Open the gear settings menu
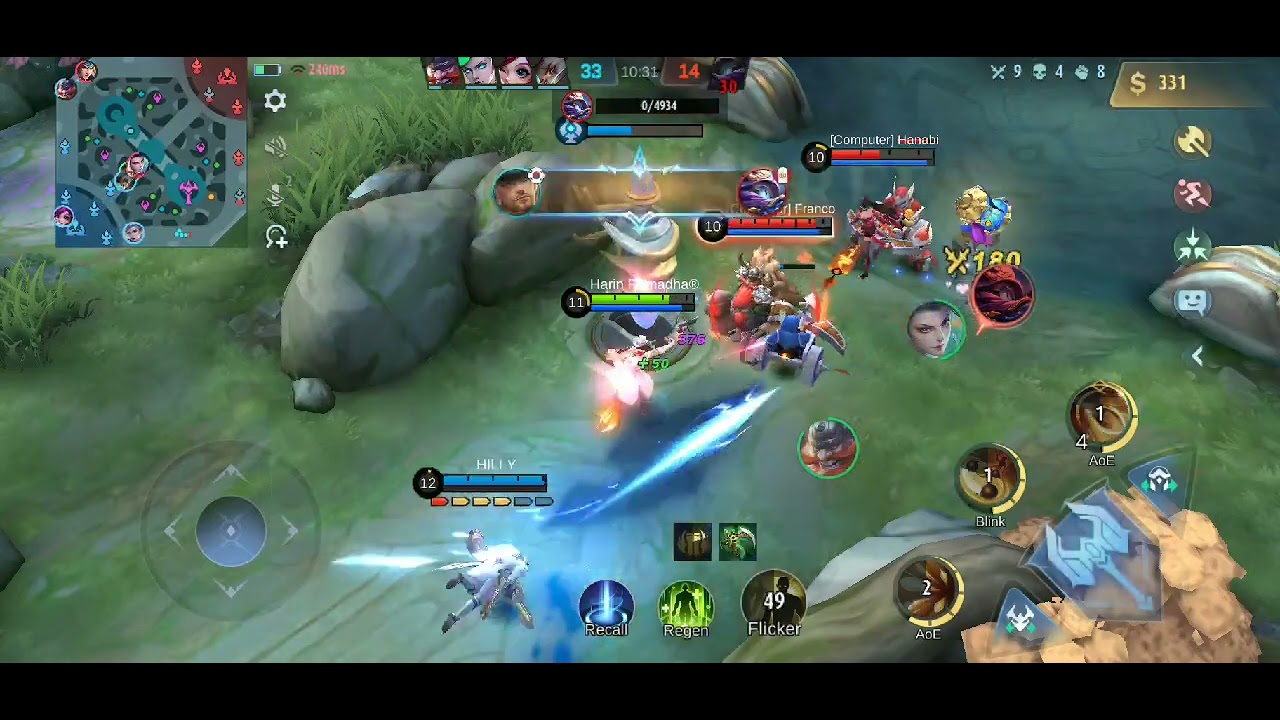Screen dimensions: 1280x720 275,101
